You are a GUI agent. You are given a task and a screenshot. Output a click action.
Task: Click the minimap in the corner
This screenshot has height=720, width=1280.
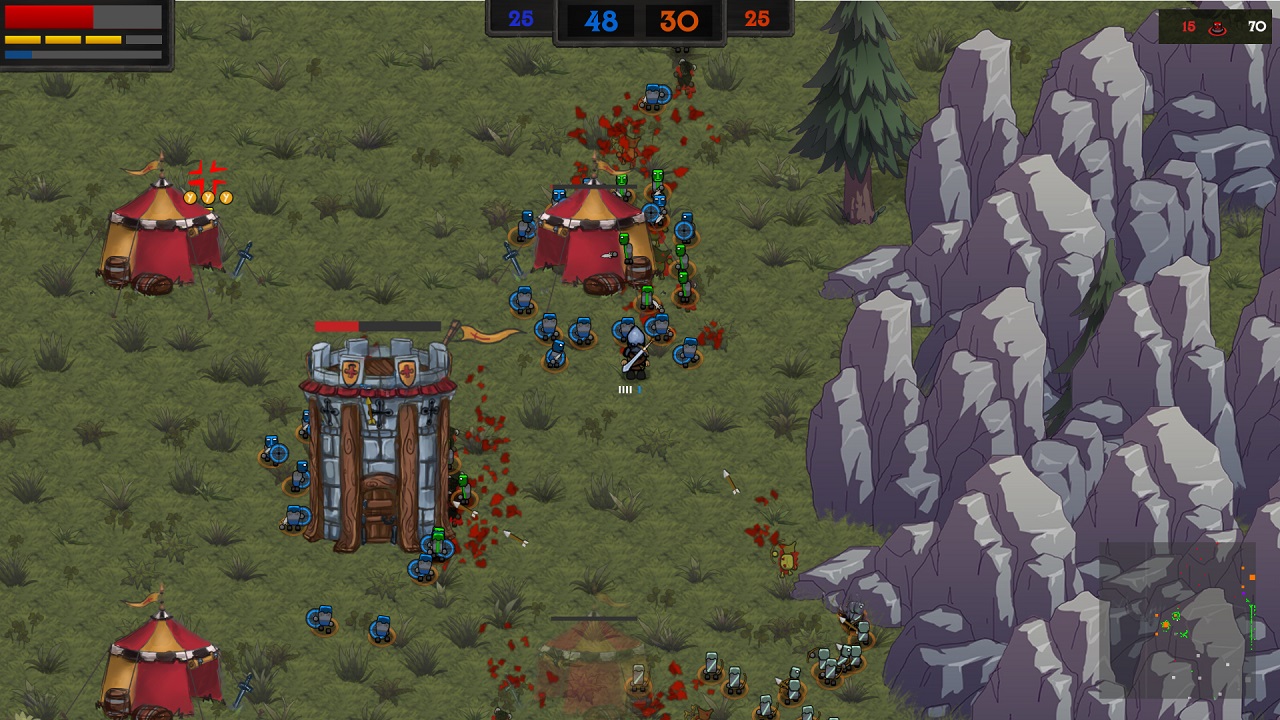pyautogui.click(x=1177, y=620)
